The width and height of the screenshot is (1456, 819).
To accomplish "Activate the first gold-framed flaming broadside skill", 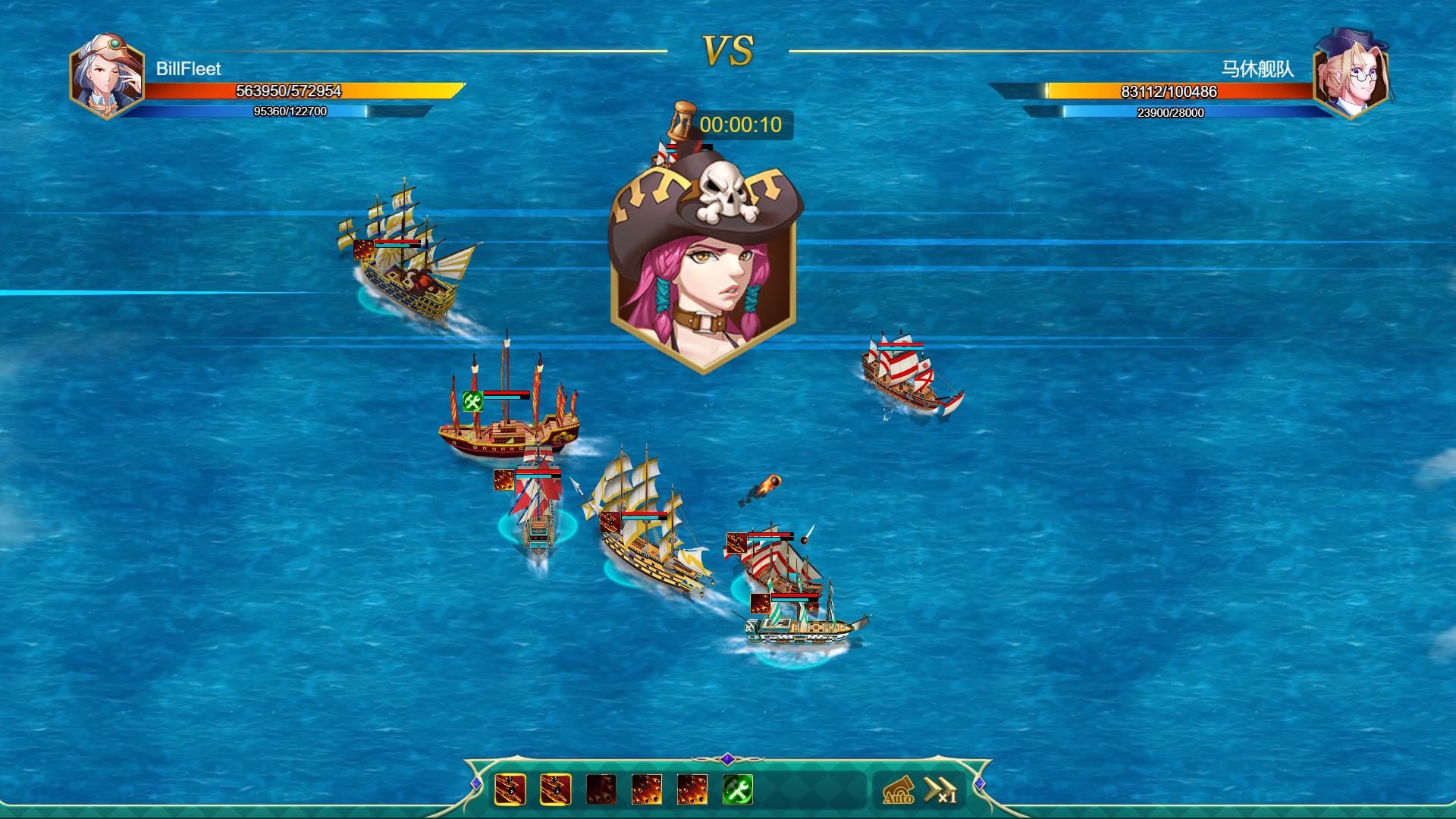I will click(510, 790).
